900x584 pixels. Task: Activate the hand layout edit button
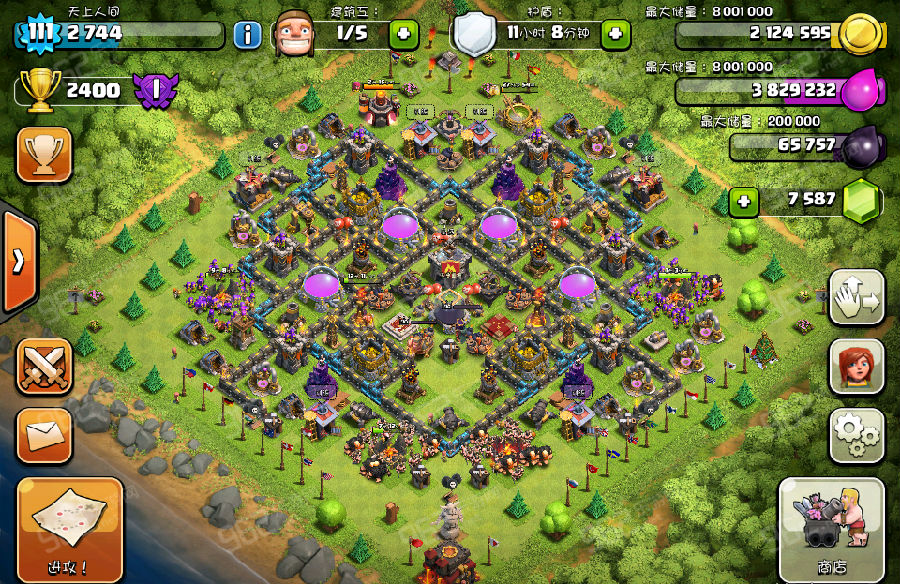click(856, 297)
